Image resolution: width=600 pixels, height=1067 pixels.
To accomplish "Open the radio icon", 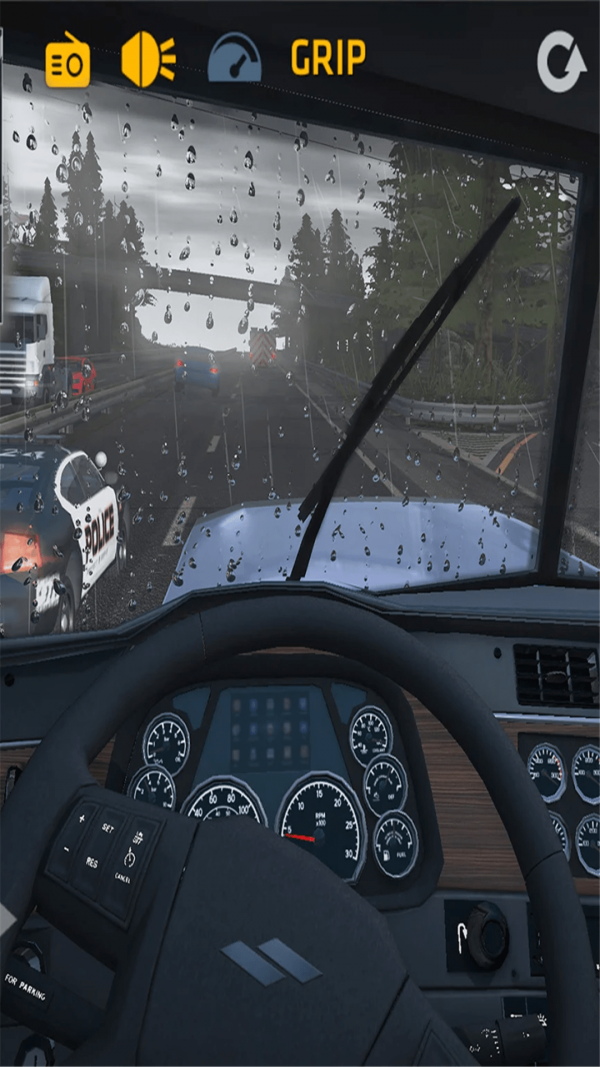I will tap(68, 62).
